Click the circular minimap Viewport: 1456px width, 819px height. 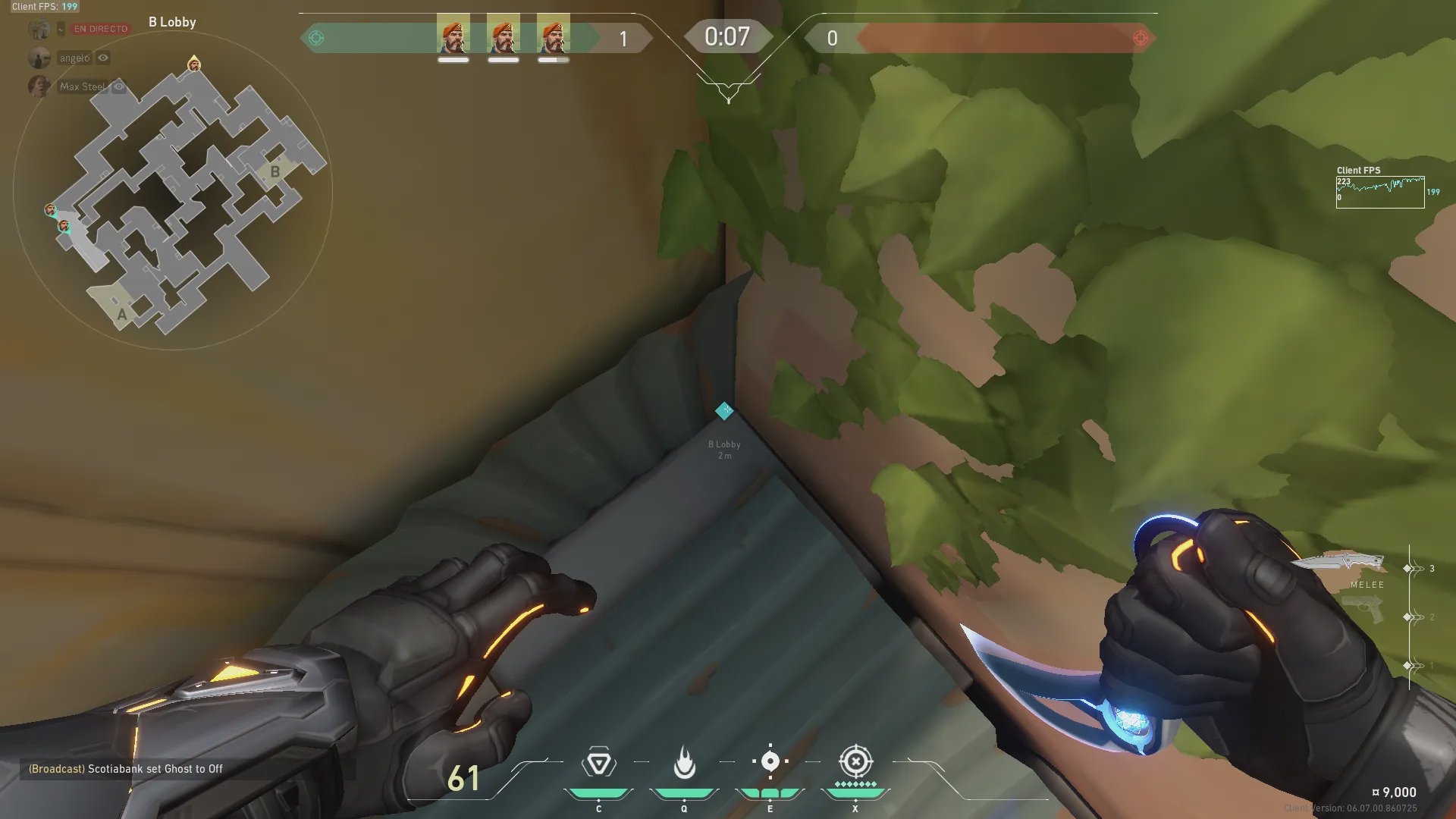pyautogui.click(x=173, y=190)
